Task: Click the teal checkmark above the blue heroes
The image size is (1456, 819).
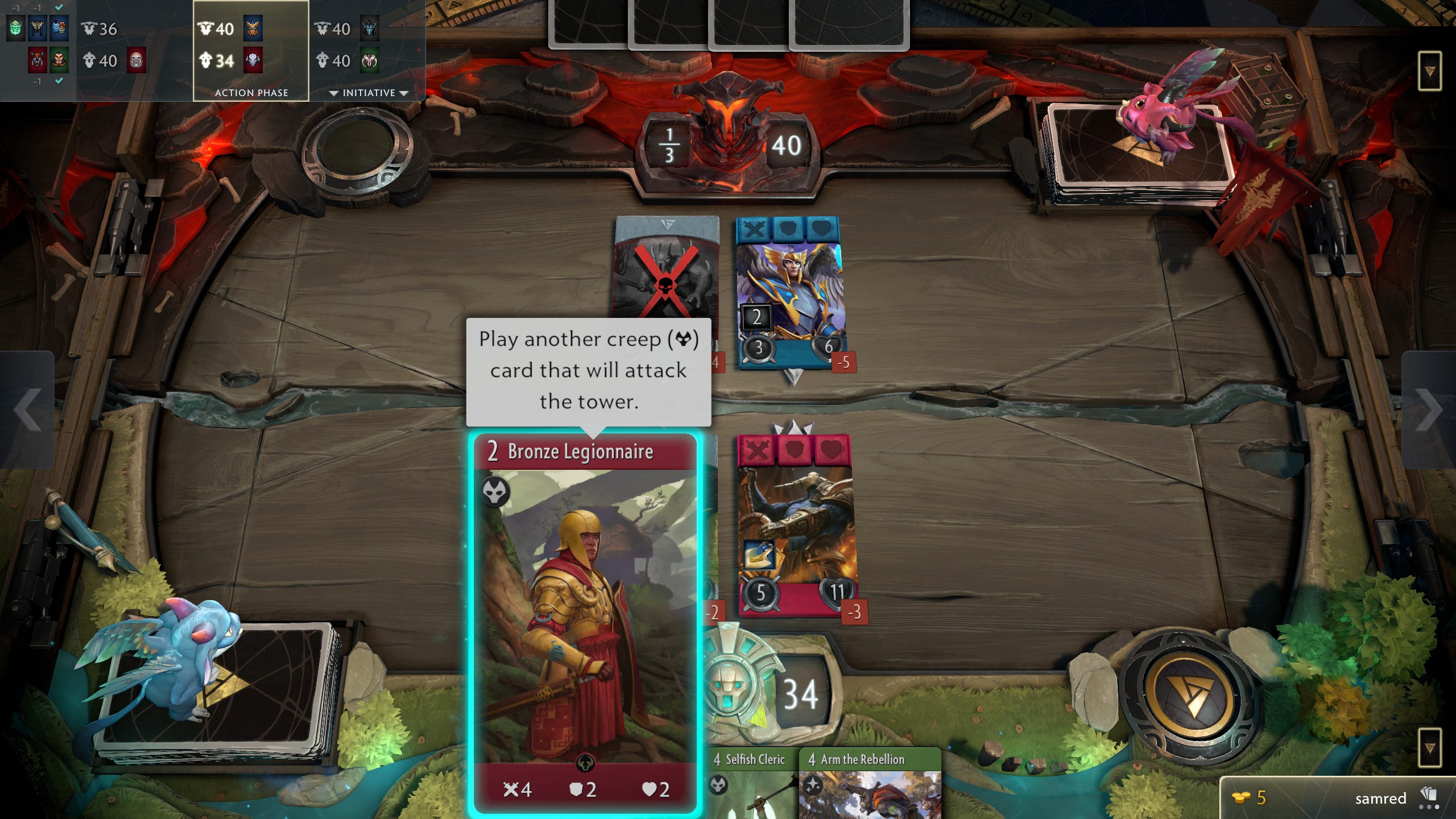Action: (x=58, y=8)
